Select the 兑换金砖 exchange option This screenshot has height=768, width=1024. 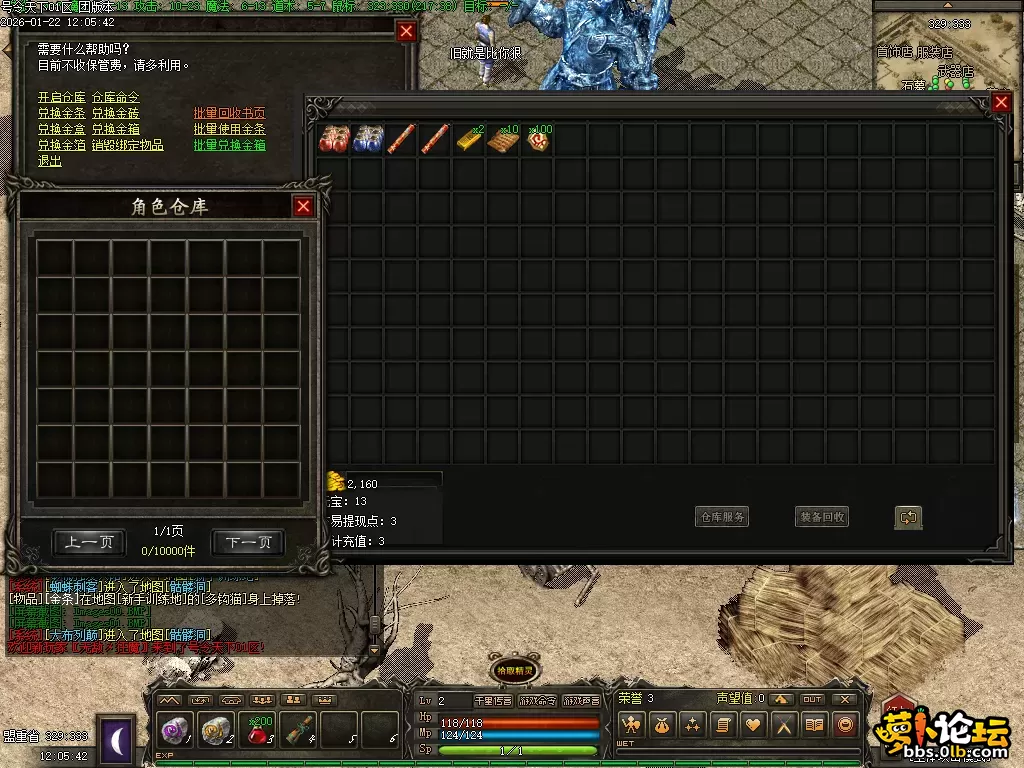116,113
